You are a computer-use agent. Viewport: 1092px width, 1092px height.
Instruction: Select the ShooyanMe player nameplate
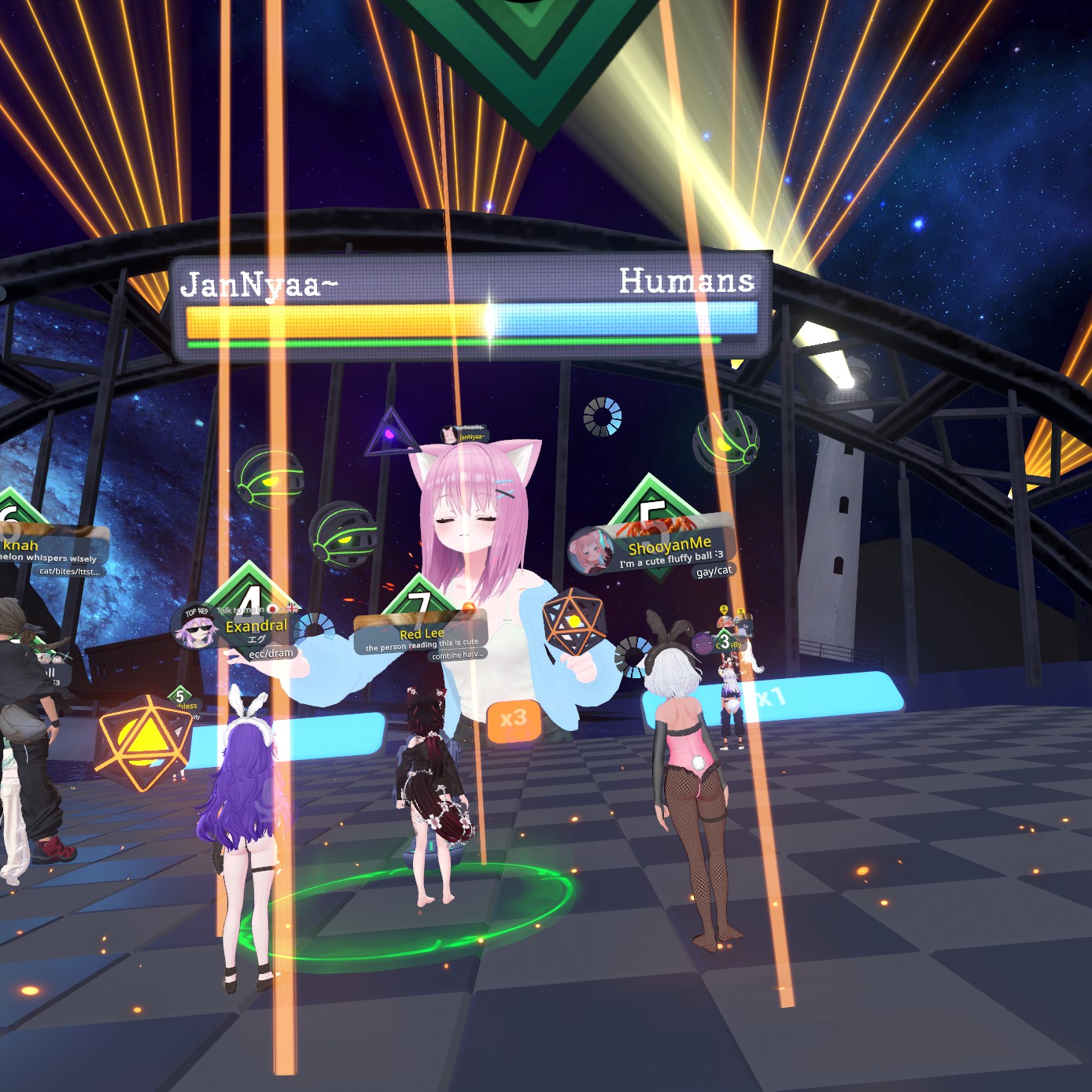click(x=669, y=545)
